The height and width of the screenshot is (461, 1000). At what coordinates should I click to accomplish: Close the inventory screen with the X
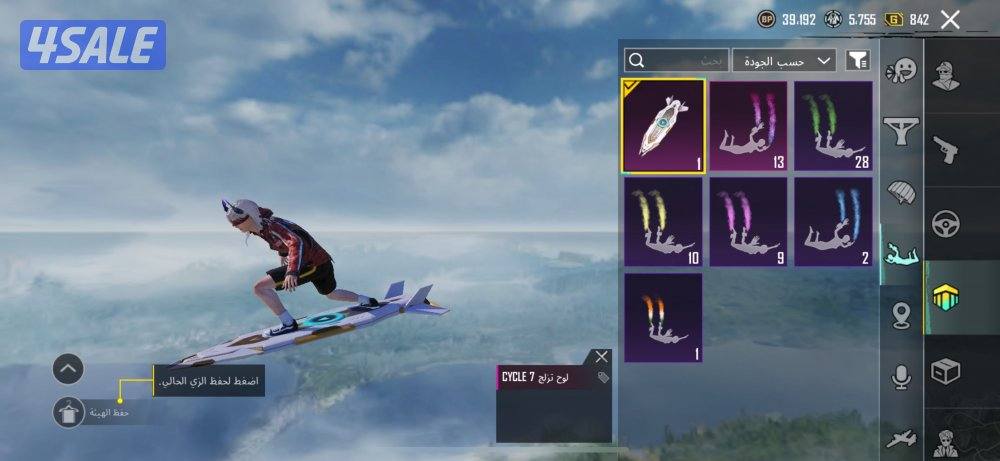[950, 19]
